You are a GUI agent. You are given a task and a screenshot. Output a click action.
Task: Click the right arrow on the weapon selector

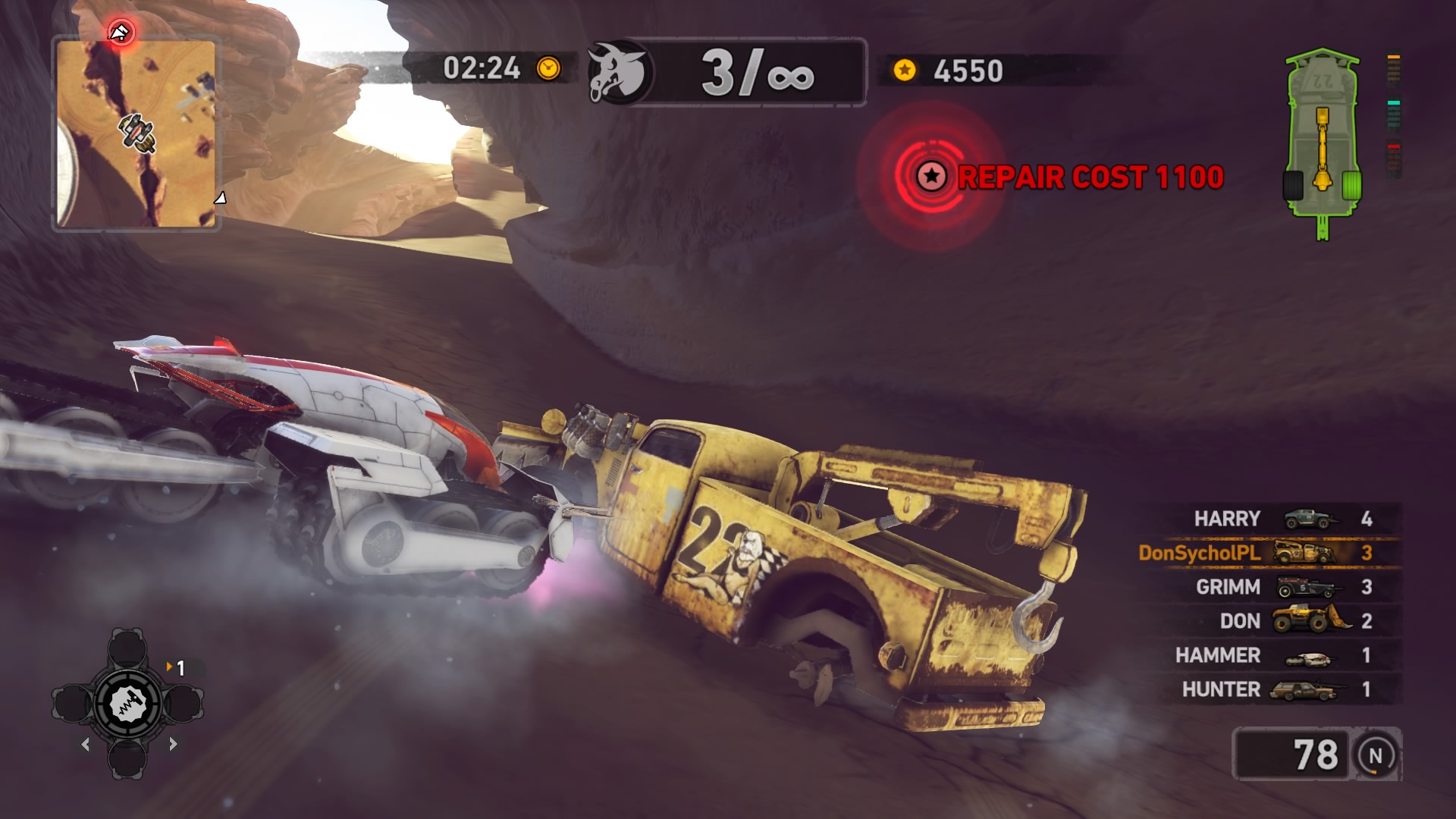173,745
